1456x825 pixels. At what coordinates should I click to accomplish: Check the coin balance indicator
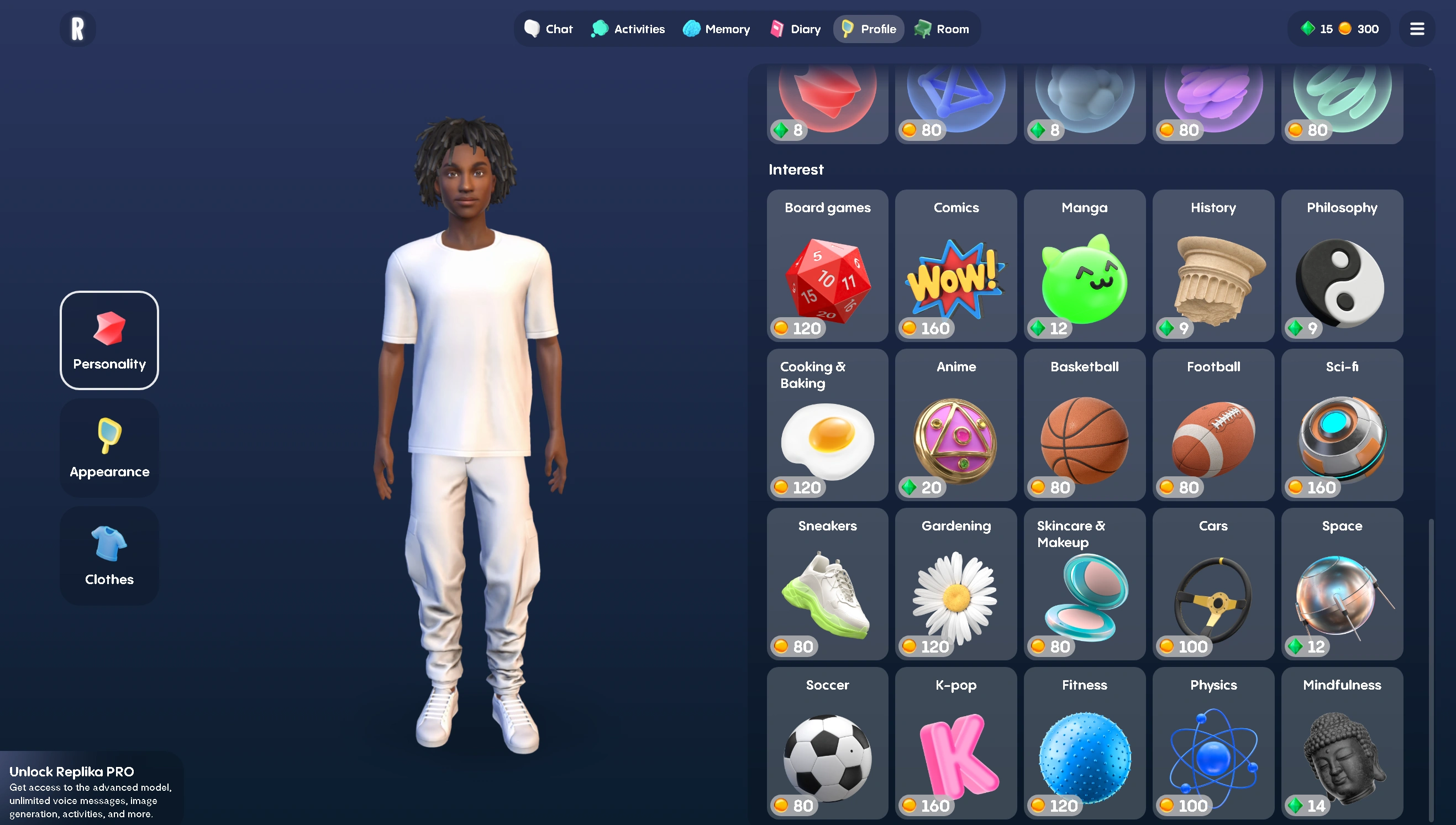point(1360,28)
